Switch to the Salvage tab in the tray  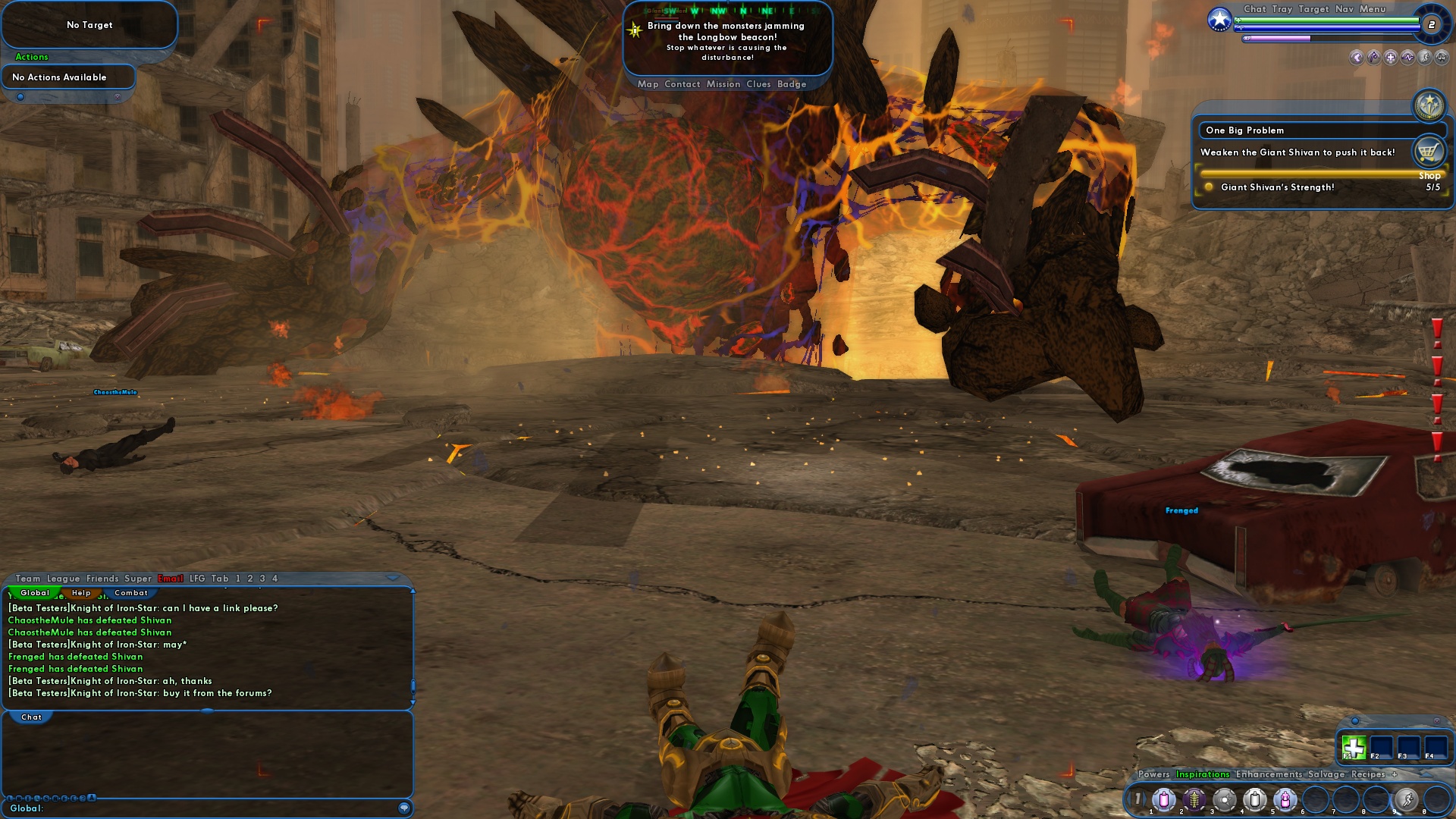(1324, 775)
